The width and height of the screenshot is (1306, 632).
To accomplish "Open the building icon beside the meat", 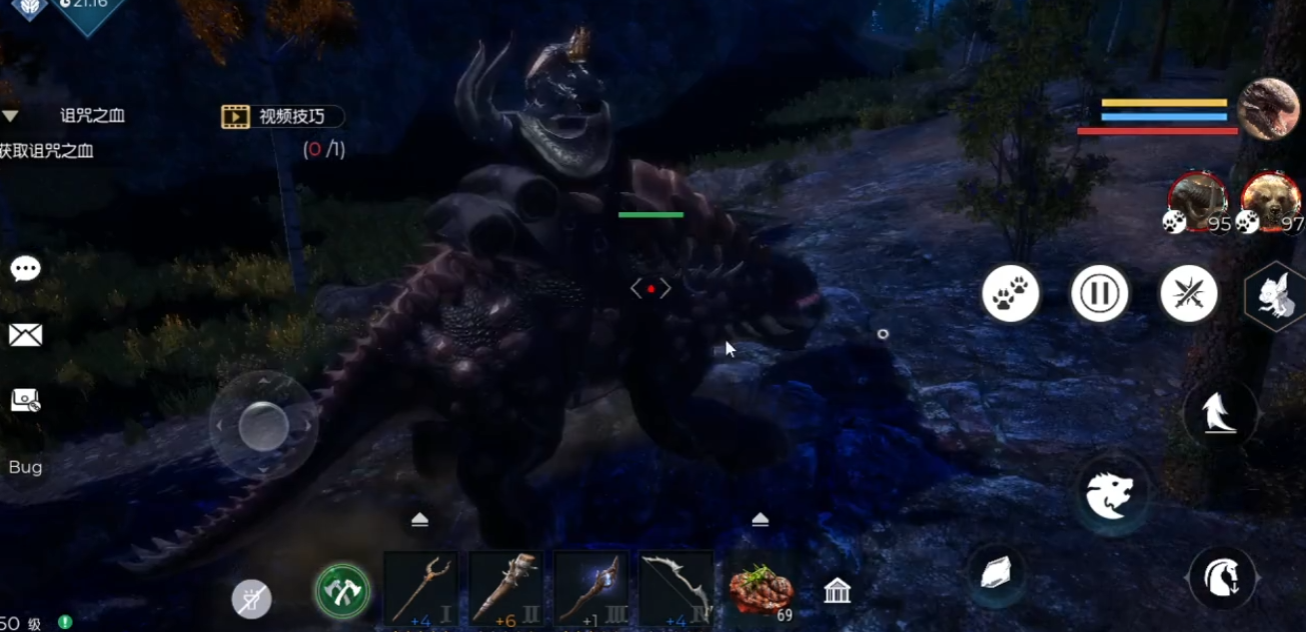I will (x=837, y=591).
